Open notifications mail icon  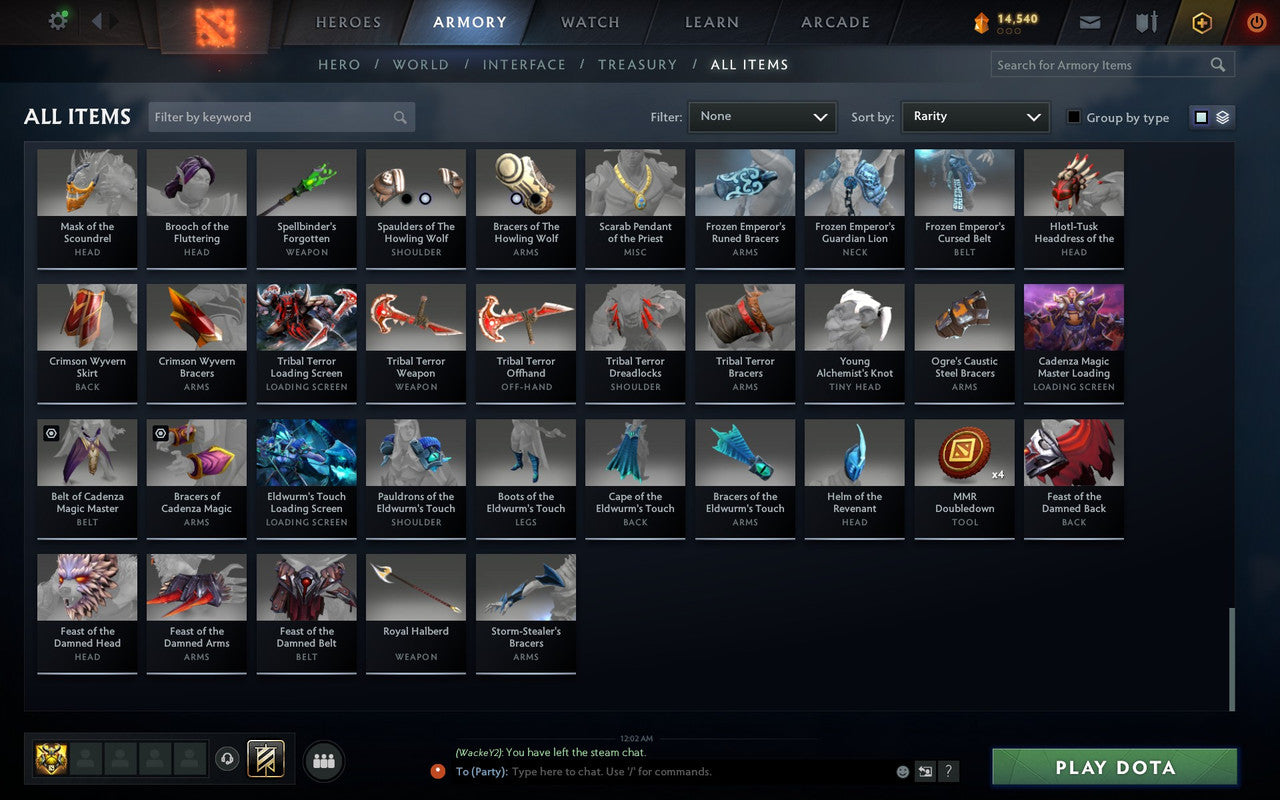(1089, 21)
